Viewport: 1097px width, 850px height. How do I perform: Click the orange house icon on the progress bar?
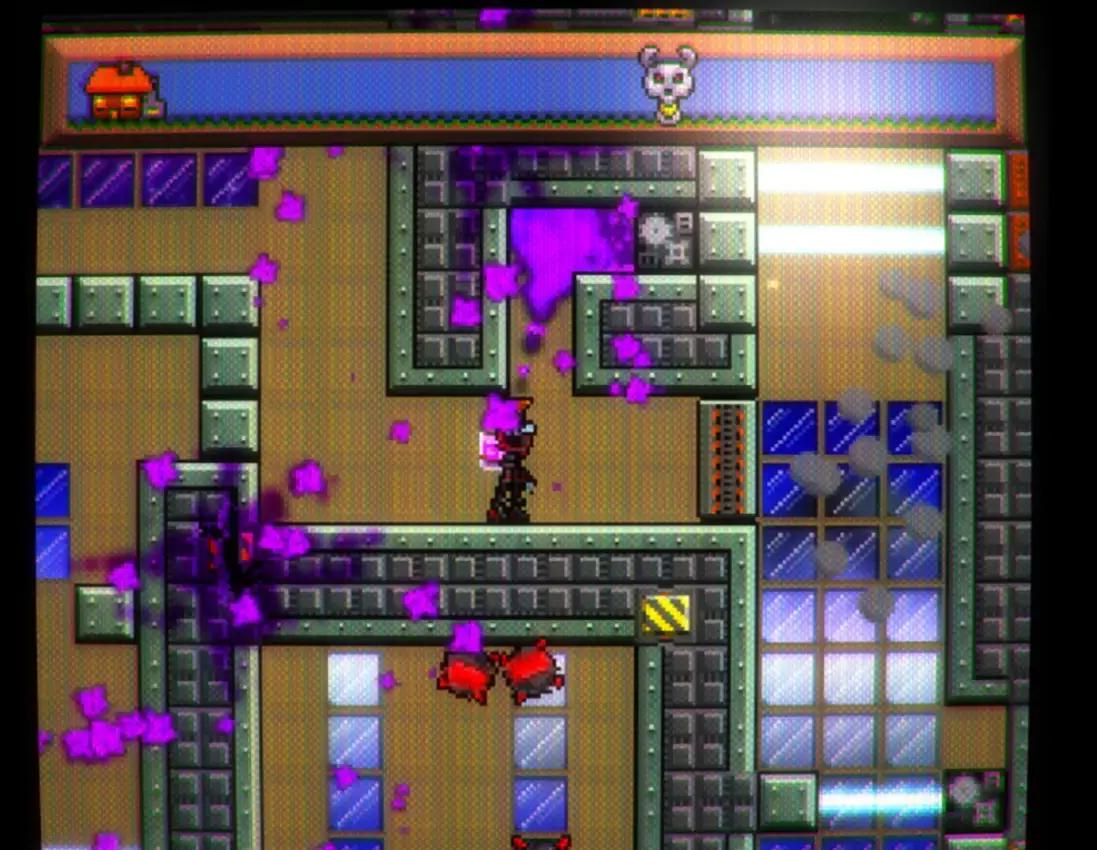pyautogui.click(x=119, y=93)
